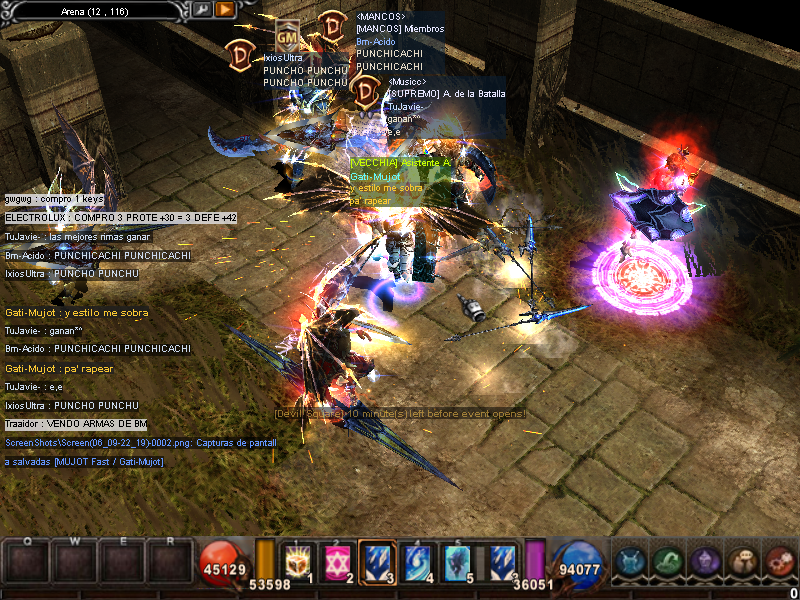Select the golden box item in slot 1
This screenshot has width=800, height=600.
coord(297,561)
